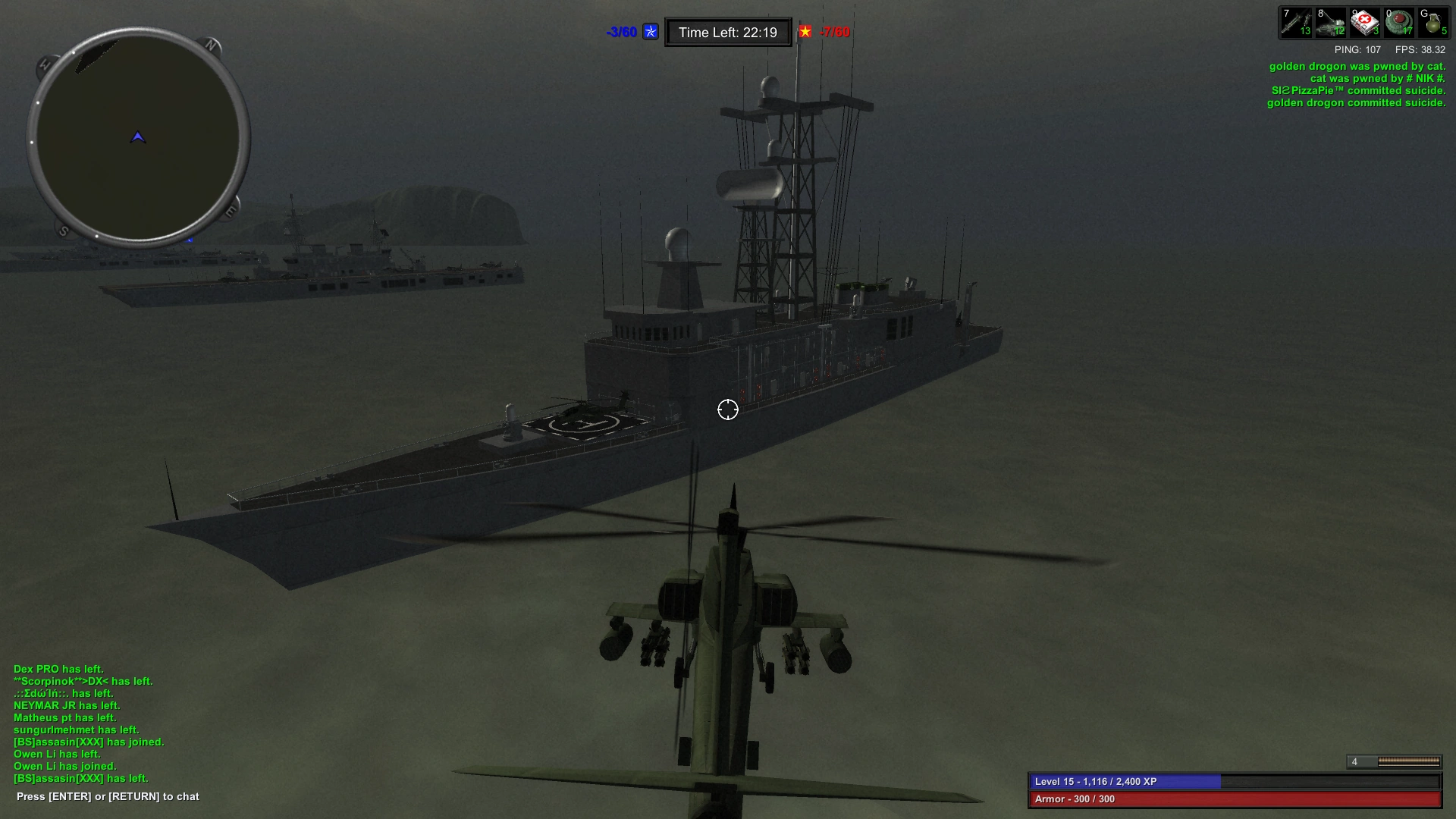Click the player arrow on the minimap

tap(136, 138)
